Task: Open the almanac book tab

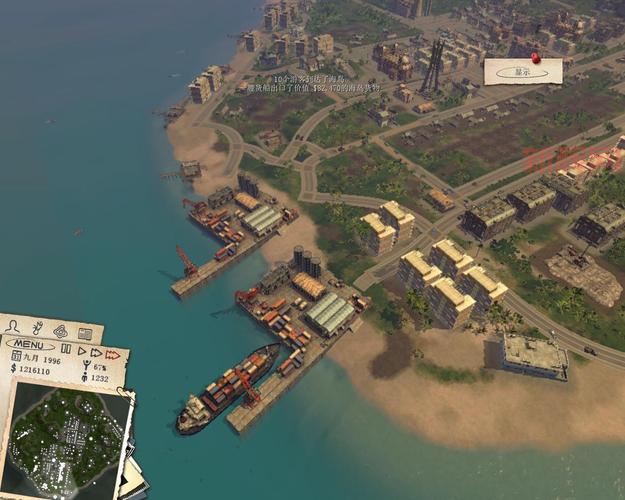Action: (x=85, y=334)
